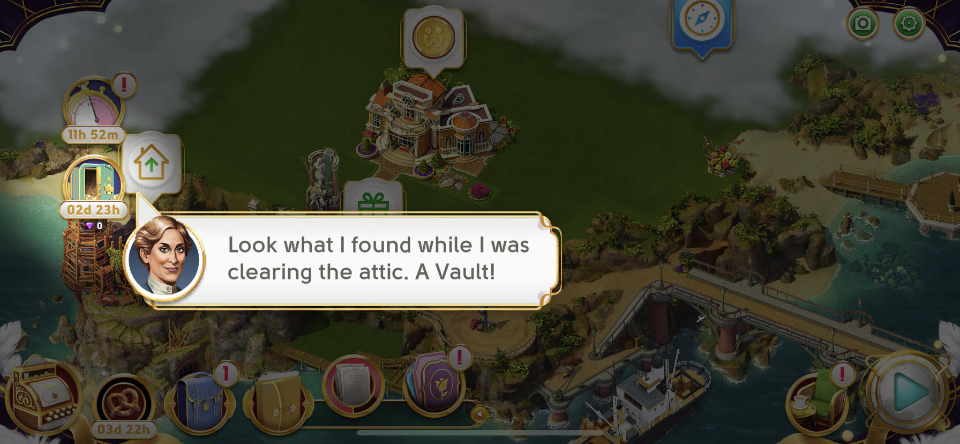Open the clock event with 11h 52m timer
Screen dimensions: 960x444
pyautogui.click(x=93, y=103)
